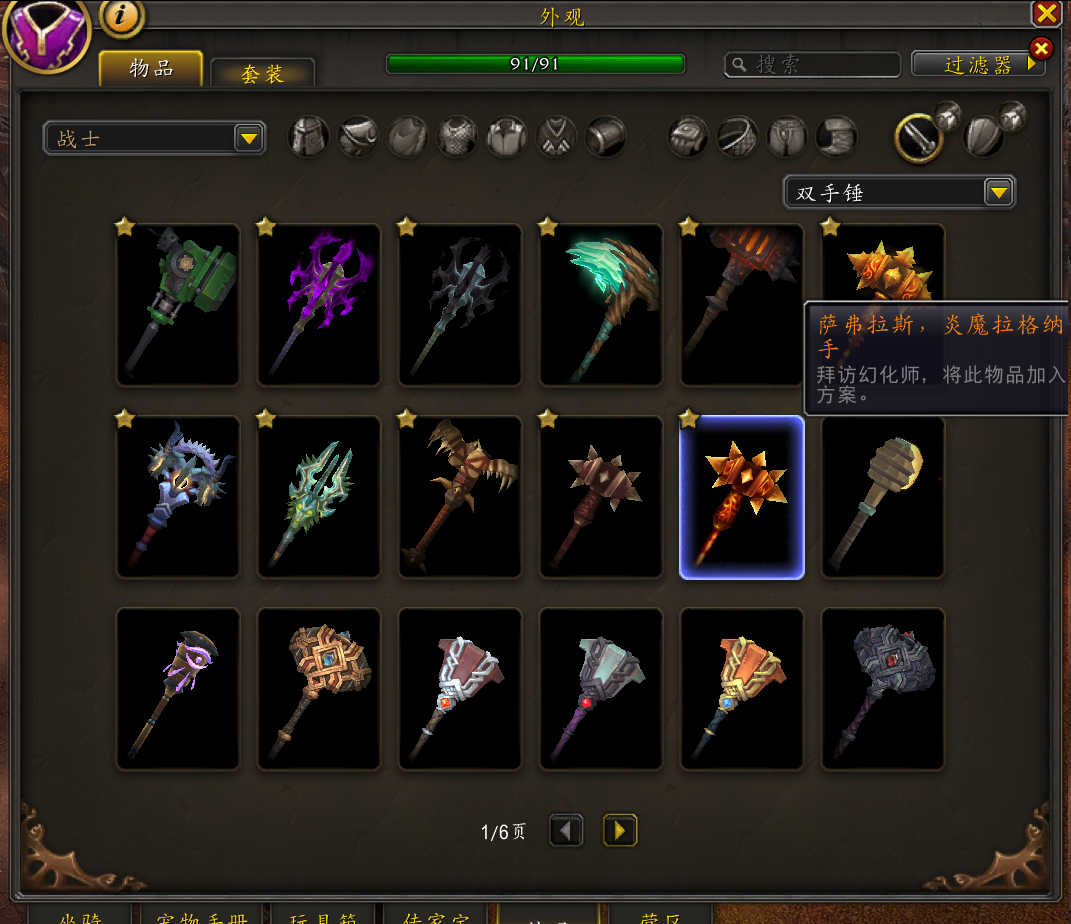The image size is (1071, 924).
Task: Switch to the 套装 sets tab
Action: [263, 73]
